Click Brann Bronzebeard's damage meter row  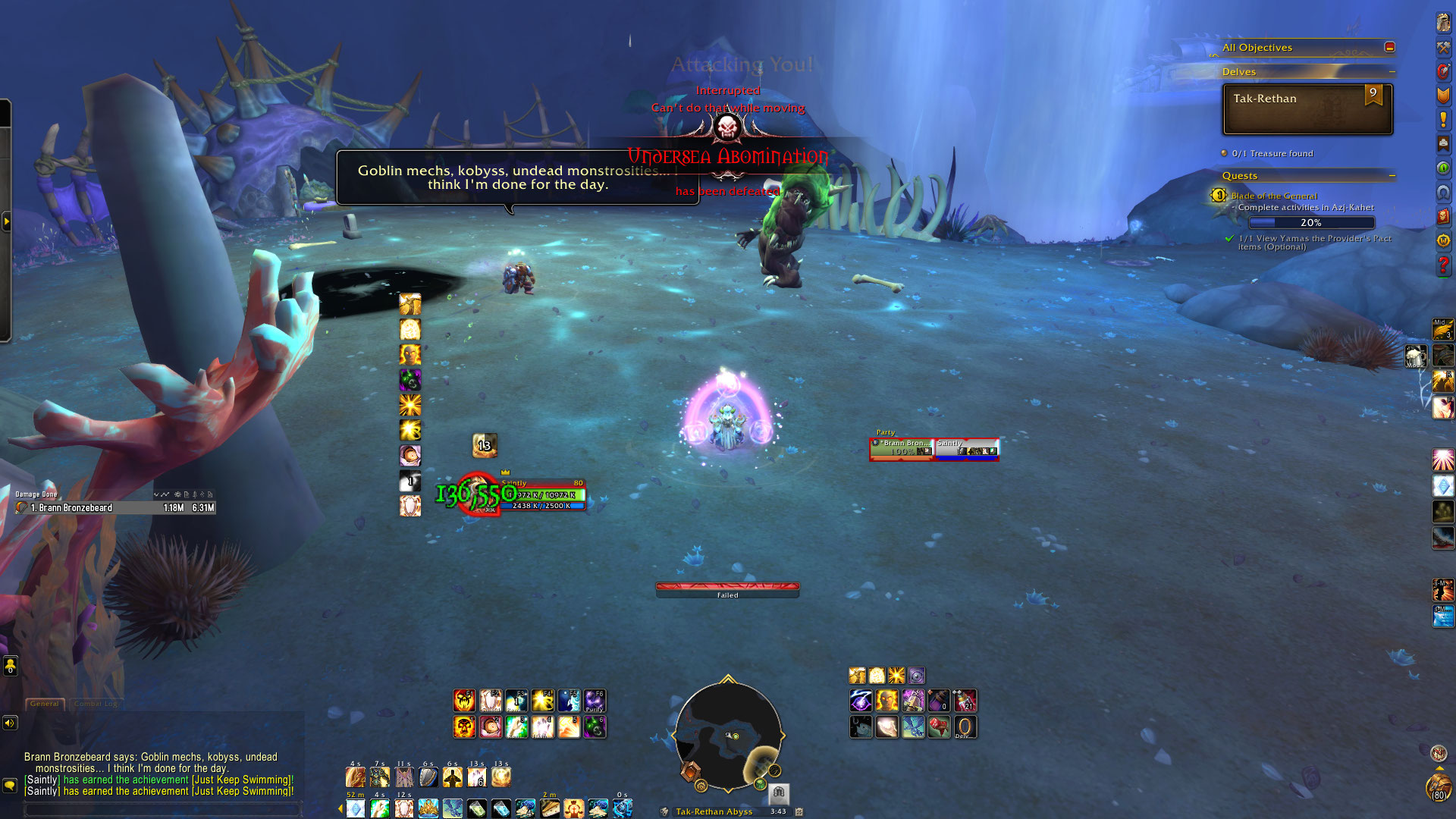point(115,508)
